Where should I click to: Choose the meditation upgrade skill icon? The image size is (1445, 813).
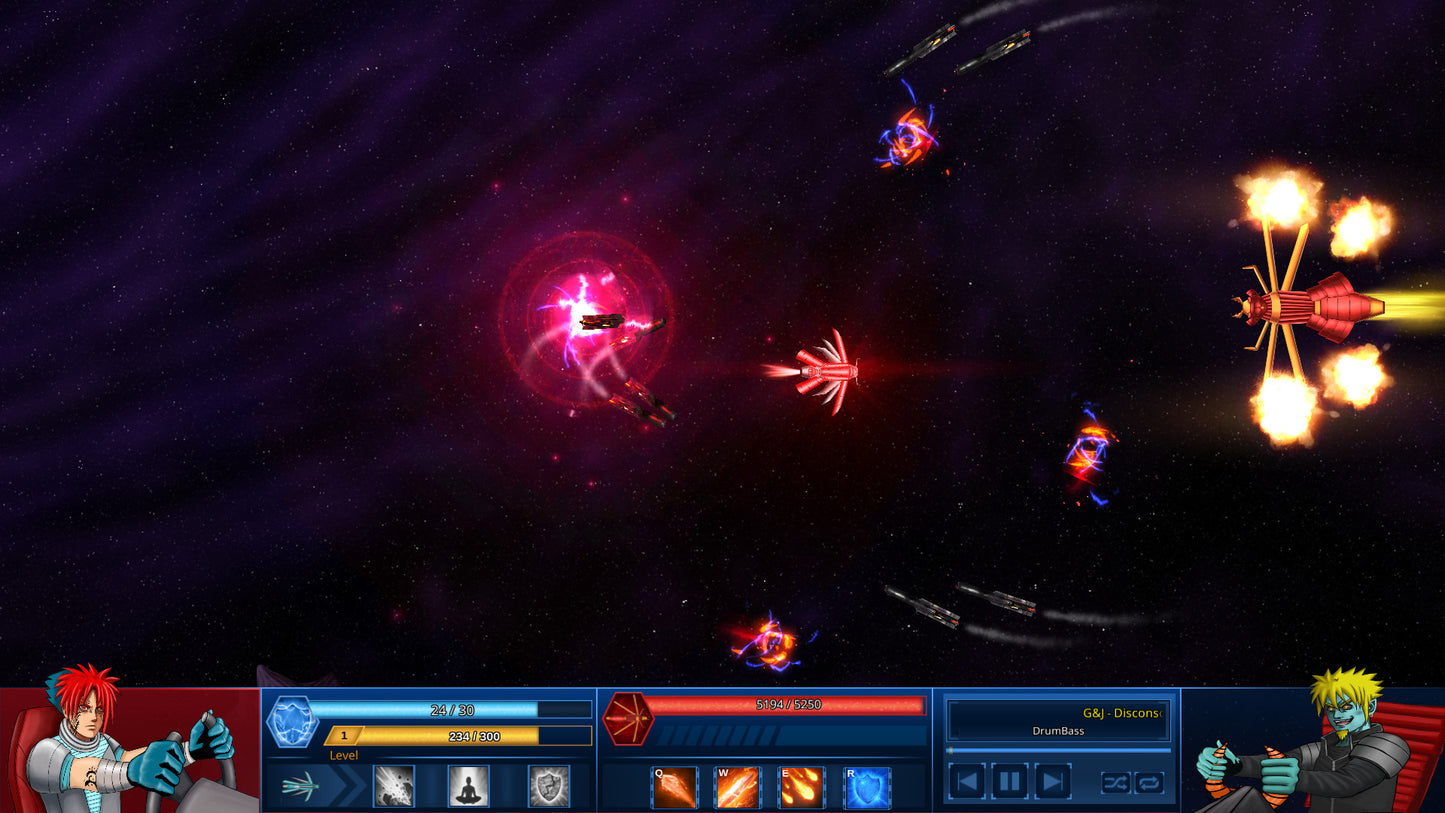(x=467, y=785)
